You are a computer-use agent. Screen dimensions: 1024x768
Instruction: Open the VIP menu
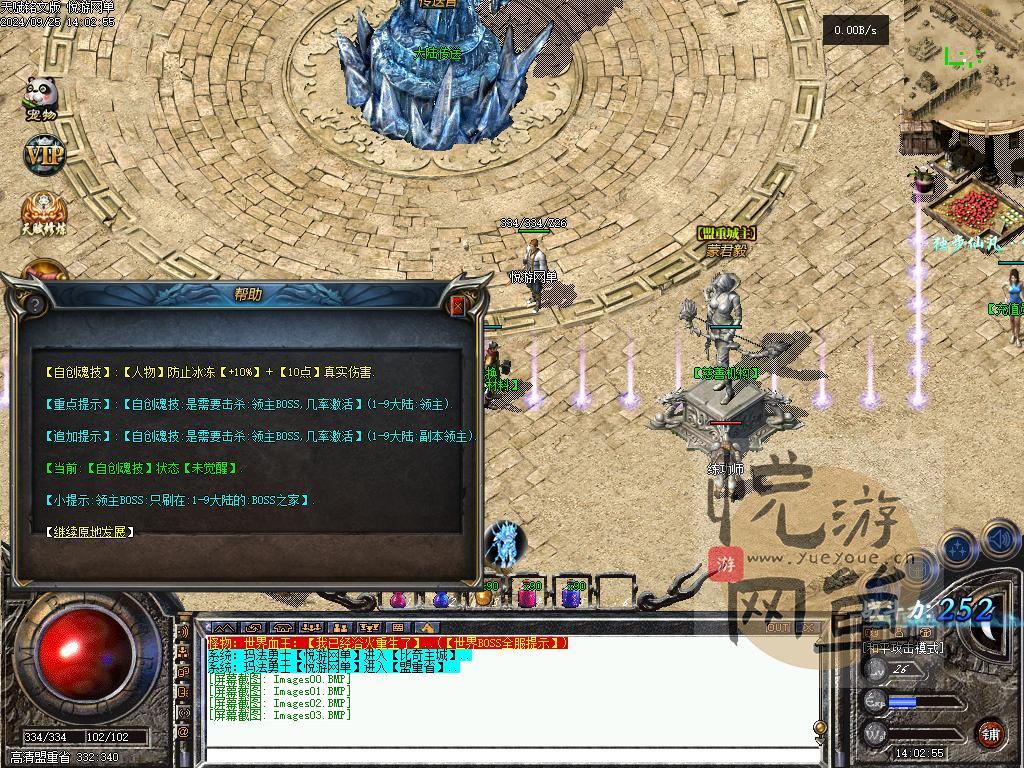[x=44, y=155]
